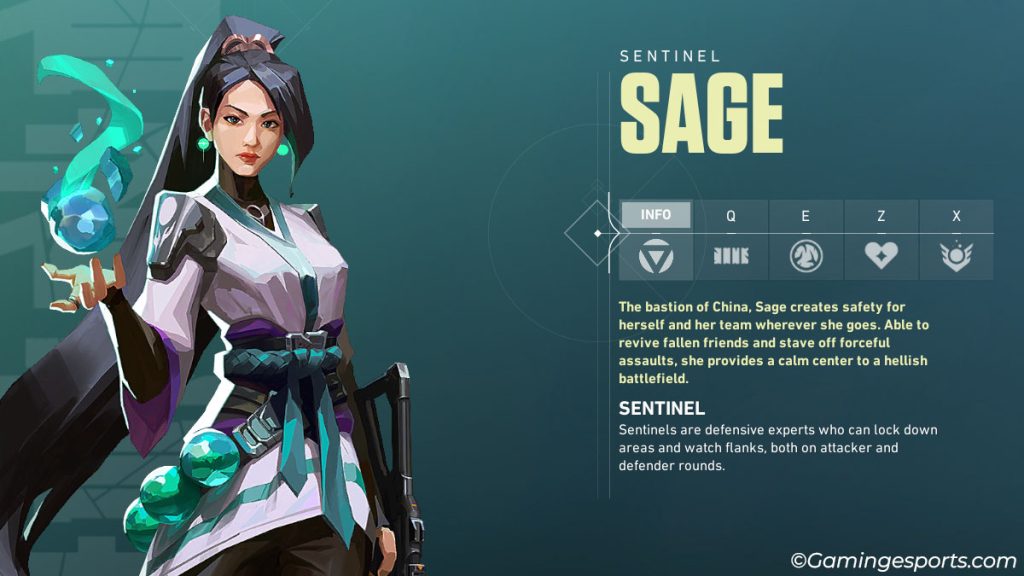Viewport: 1024px width, 576px height.
Task: Show the X ultimate ability tab
Action: pos(956,215)
